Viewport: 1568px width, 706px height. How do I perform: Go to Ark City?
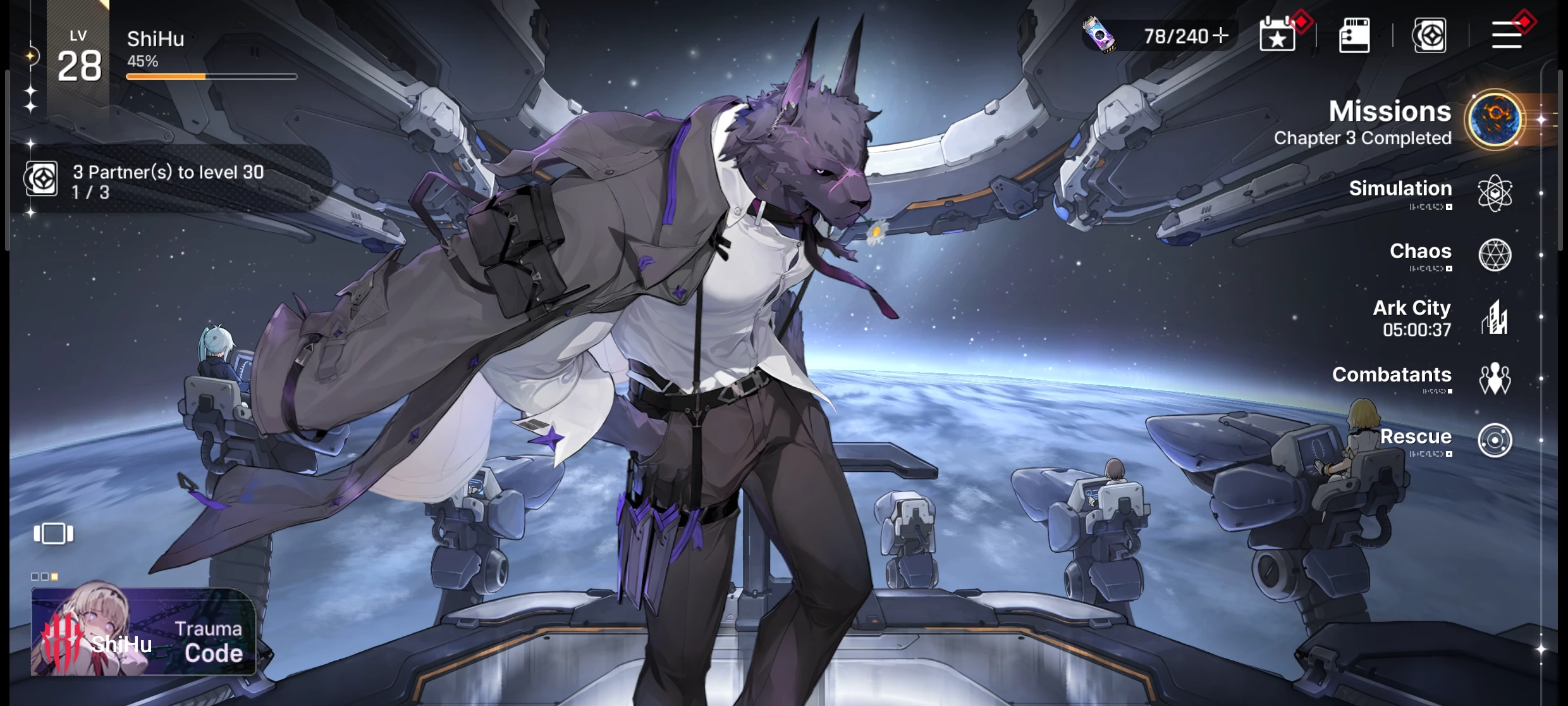[x=1495, y=318]
